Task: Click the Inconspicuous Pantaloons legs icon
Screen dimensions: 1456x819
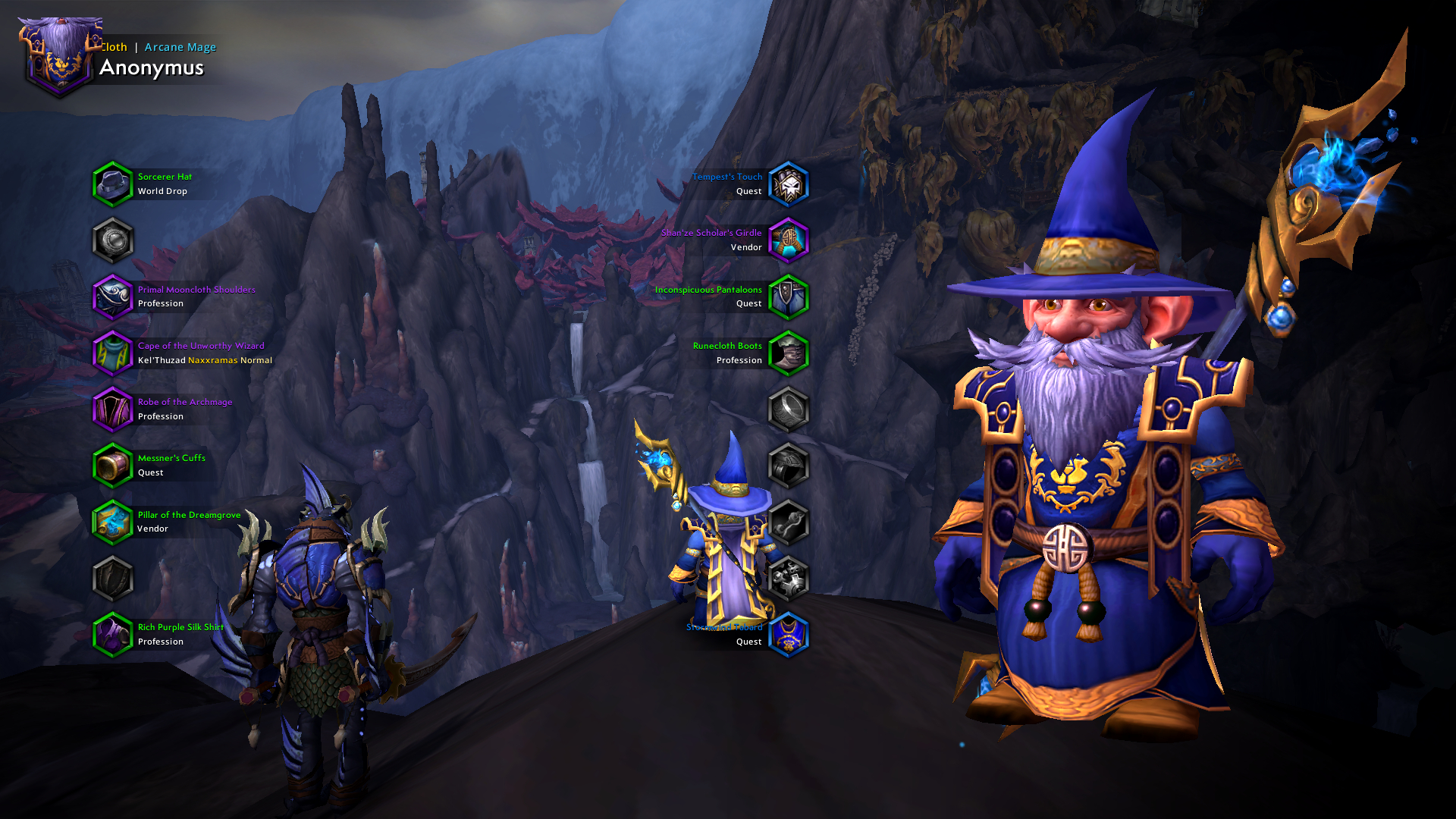Action: pyautogui.click(x=789, y=297)
